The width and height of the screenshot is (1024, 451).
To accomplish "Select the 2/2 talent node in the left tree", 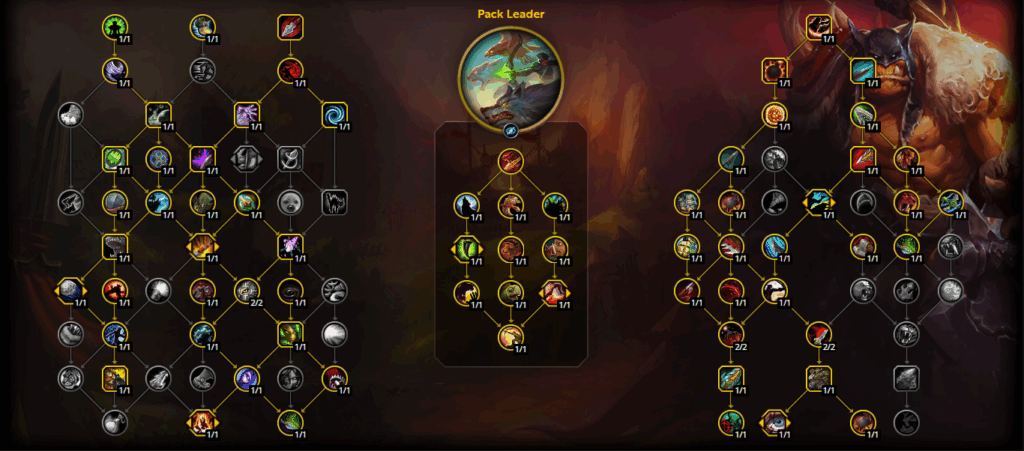I will (x=246, y=291).
